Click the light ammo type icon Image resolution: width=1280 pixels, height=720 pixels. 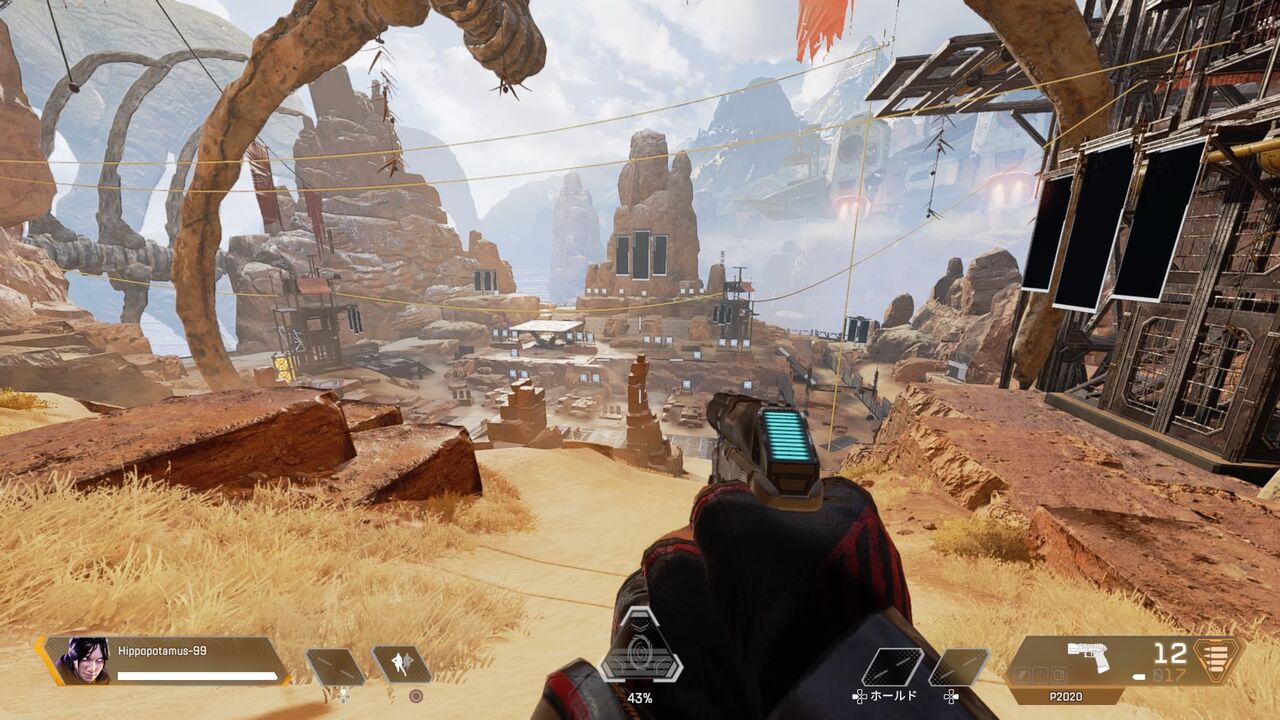tap(1139, 676)
